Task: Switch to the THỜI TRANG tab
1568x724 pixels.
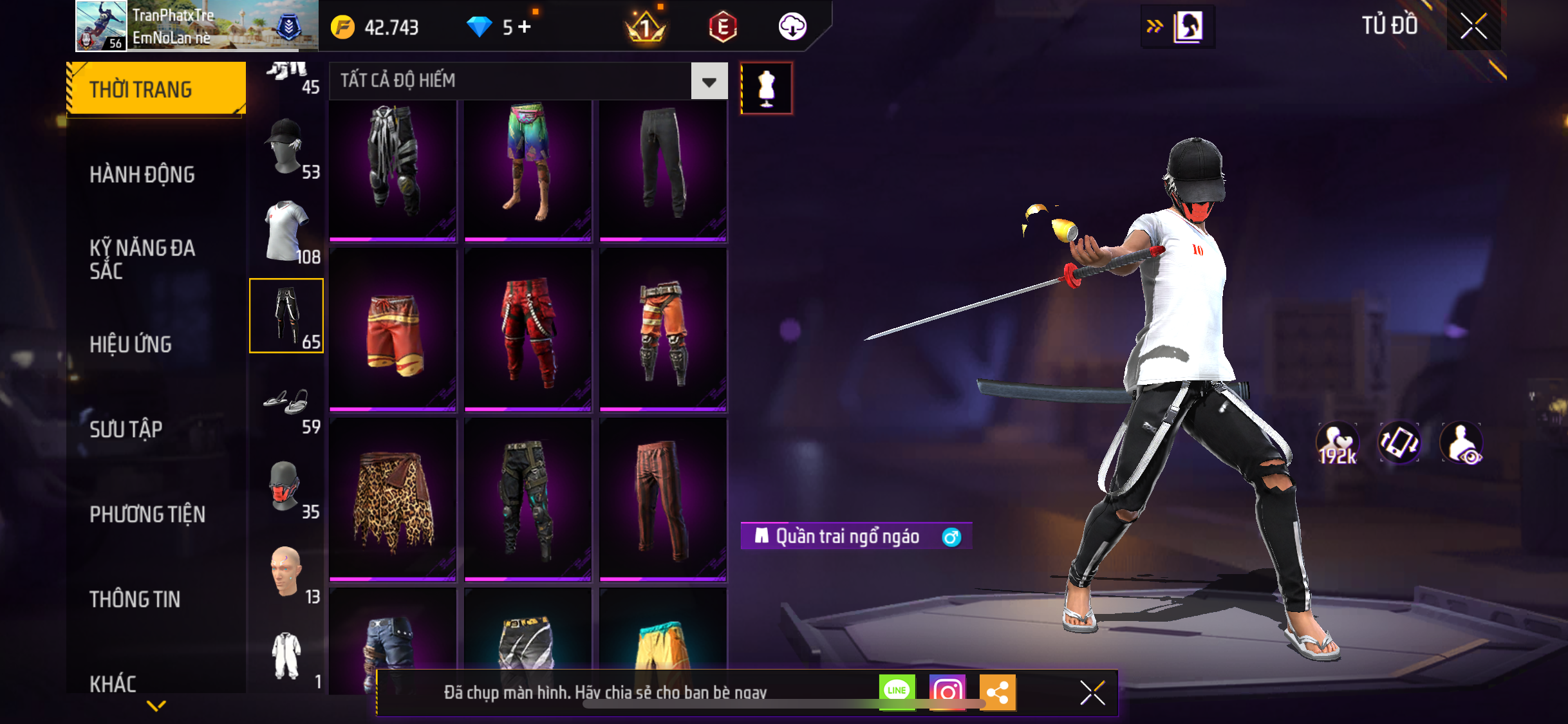Action: pyautogui.click(x=156, y=89)
